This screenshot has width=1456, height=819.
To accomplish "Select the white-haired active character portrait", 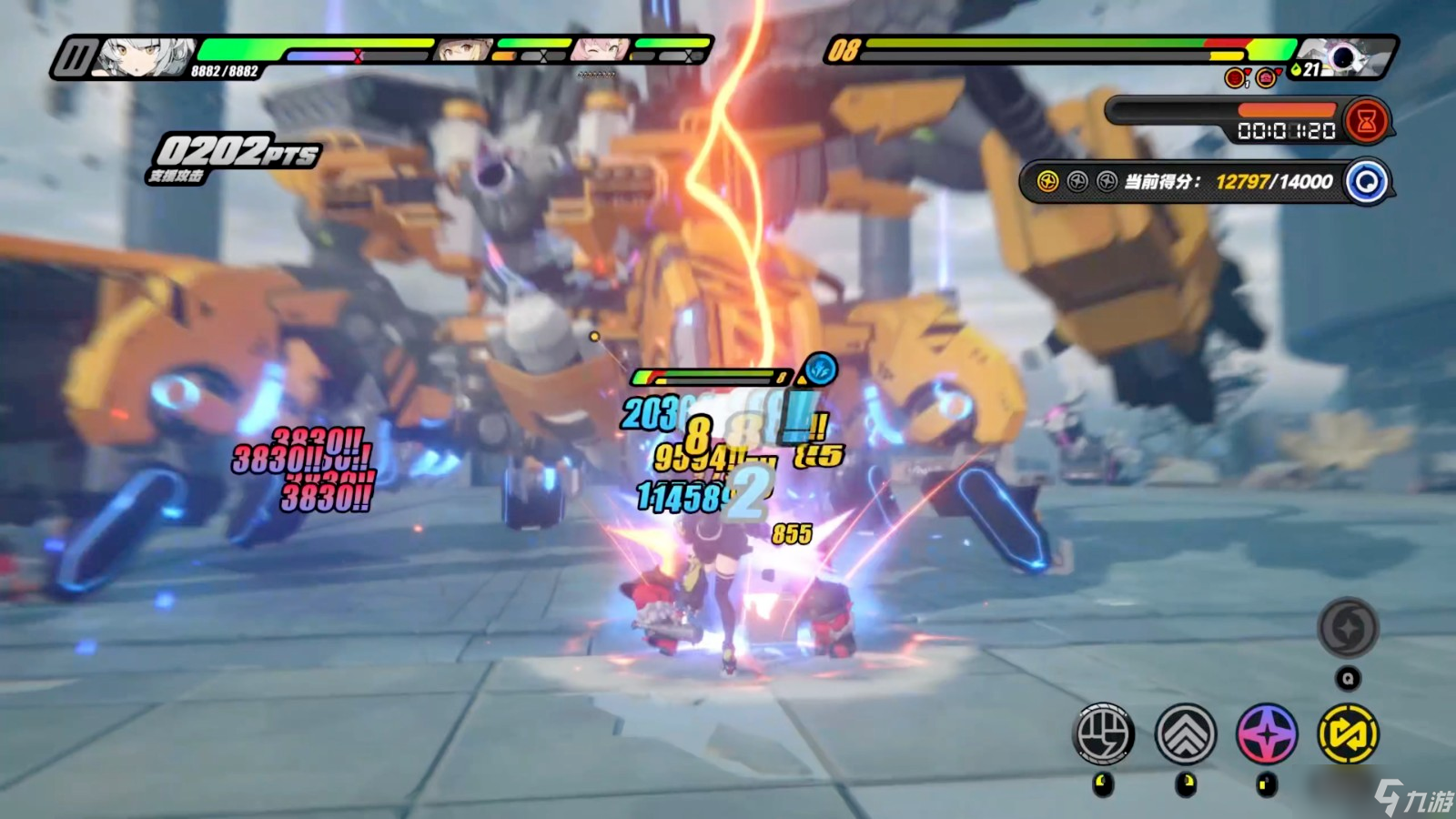I will [x=144, y=57].
